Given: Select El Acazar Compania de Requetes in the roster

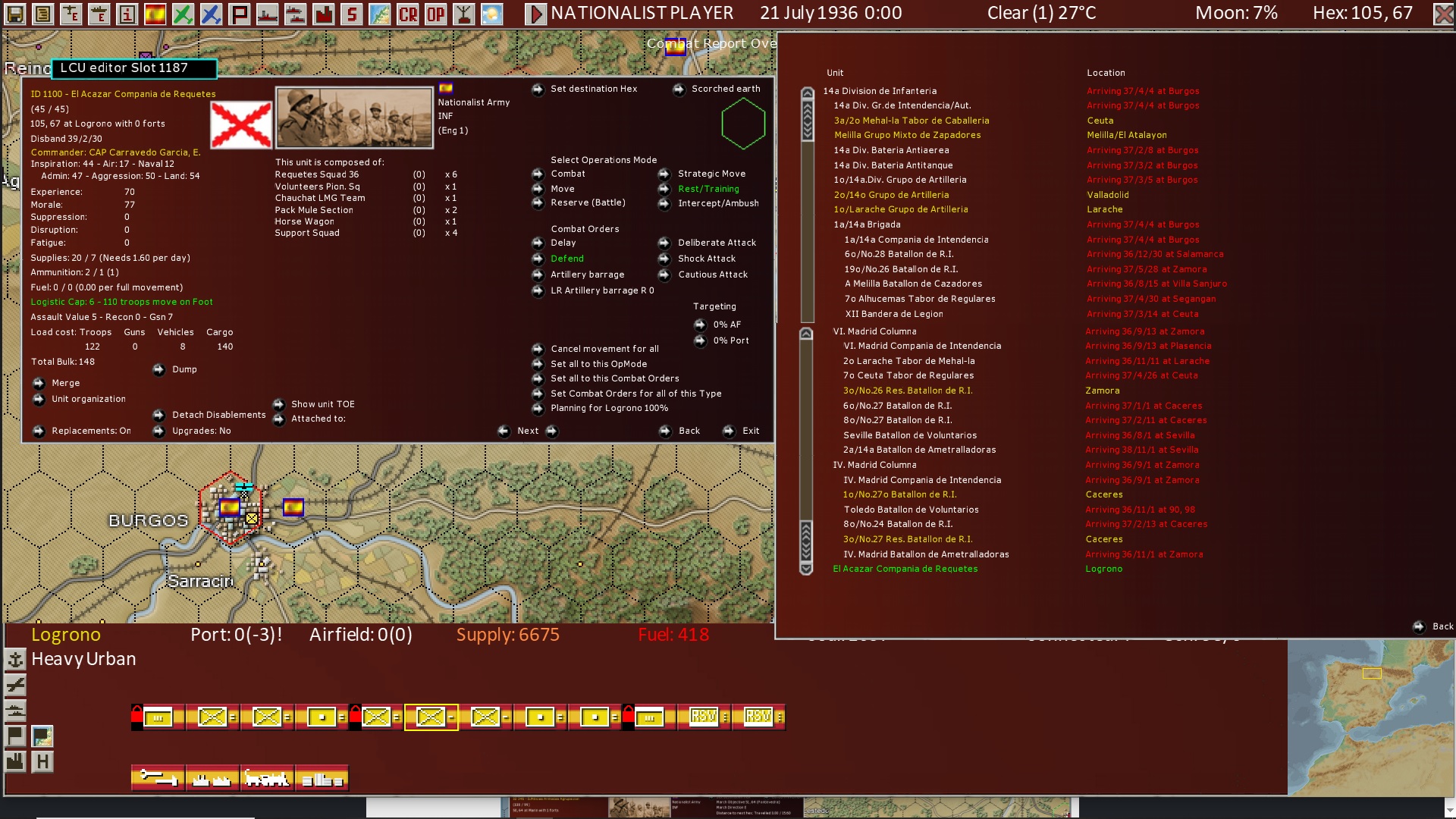Looking at the screenshot, I should pos(904,568).
